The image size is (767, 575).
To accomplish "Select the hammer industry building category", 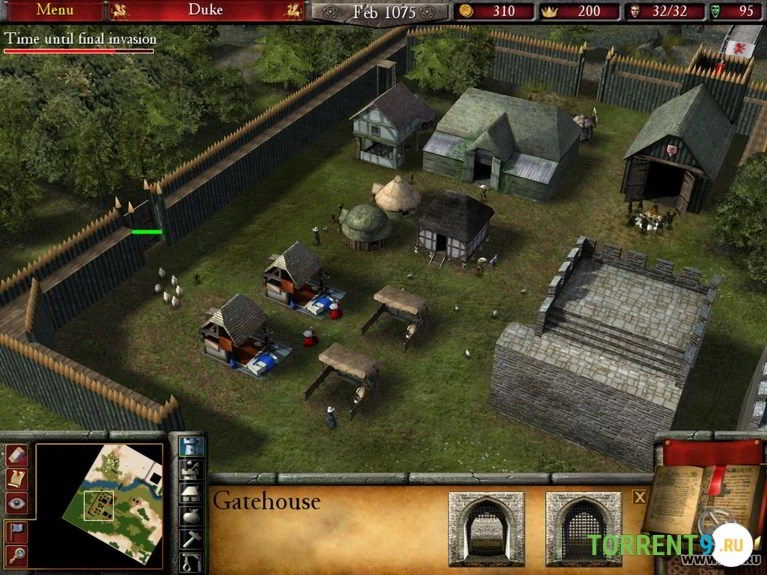I will tap(190, 540).
